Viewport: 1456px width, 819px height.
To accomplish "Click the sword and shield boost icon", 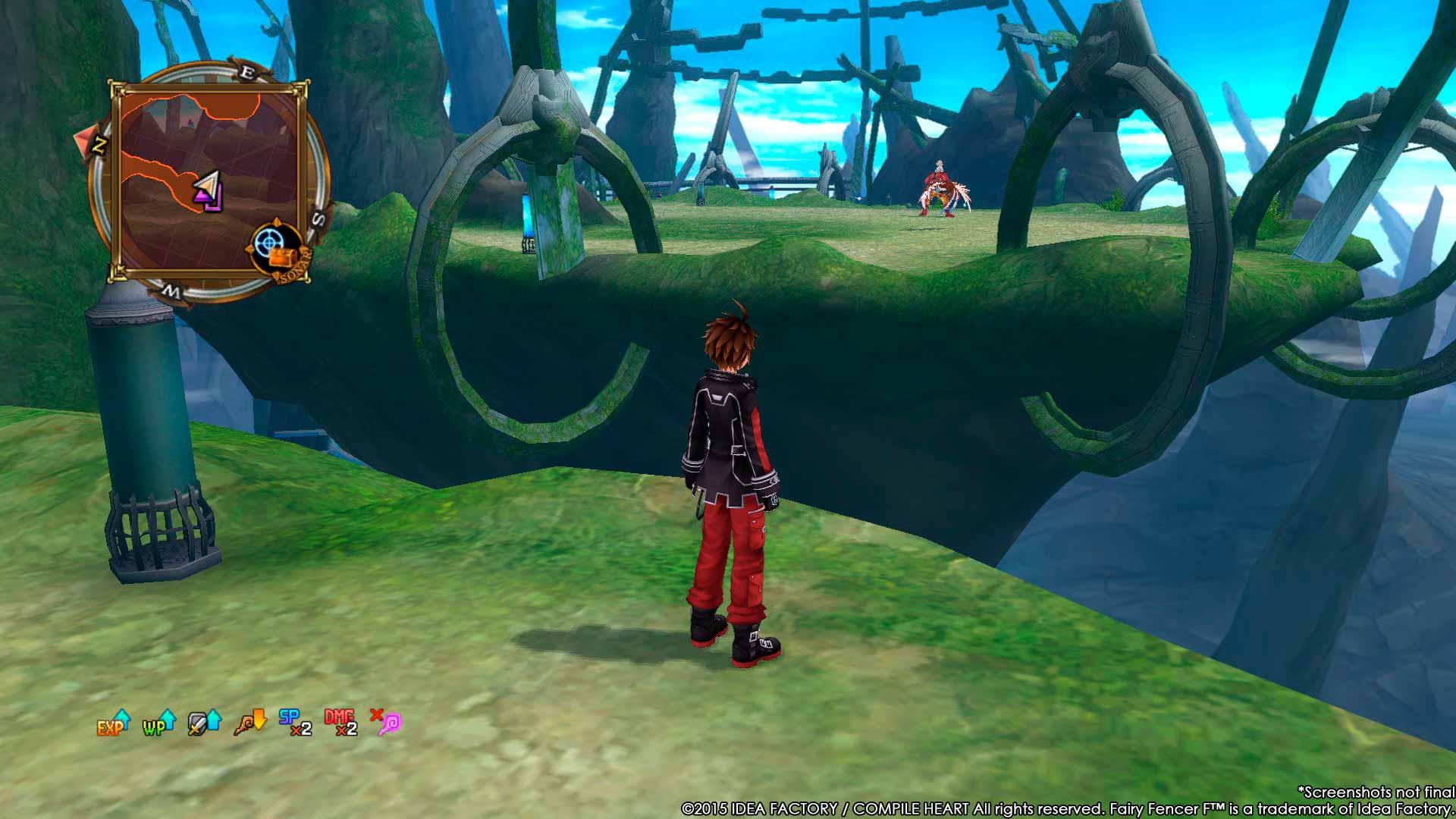I will pos(204,723).
